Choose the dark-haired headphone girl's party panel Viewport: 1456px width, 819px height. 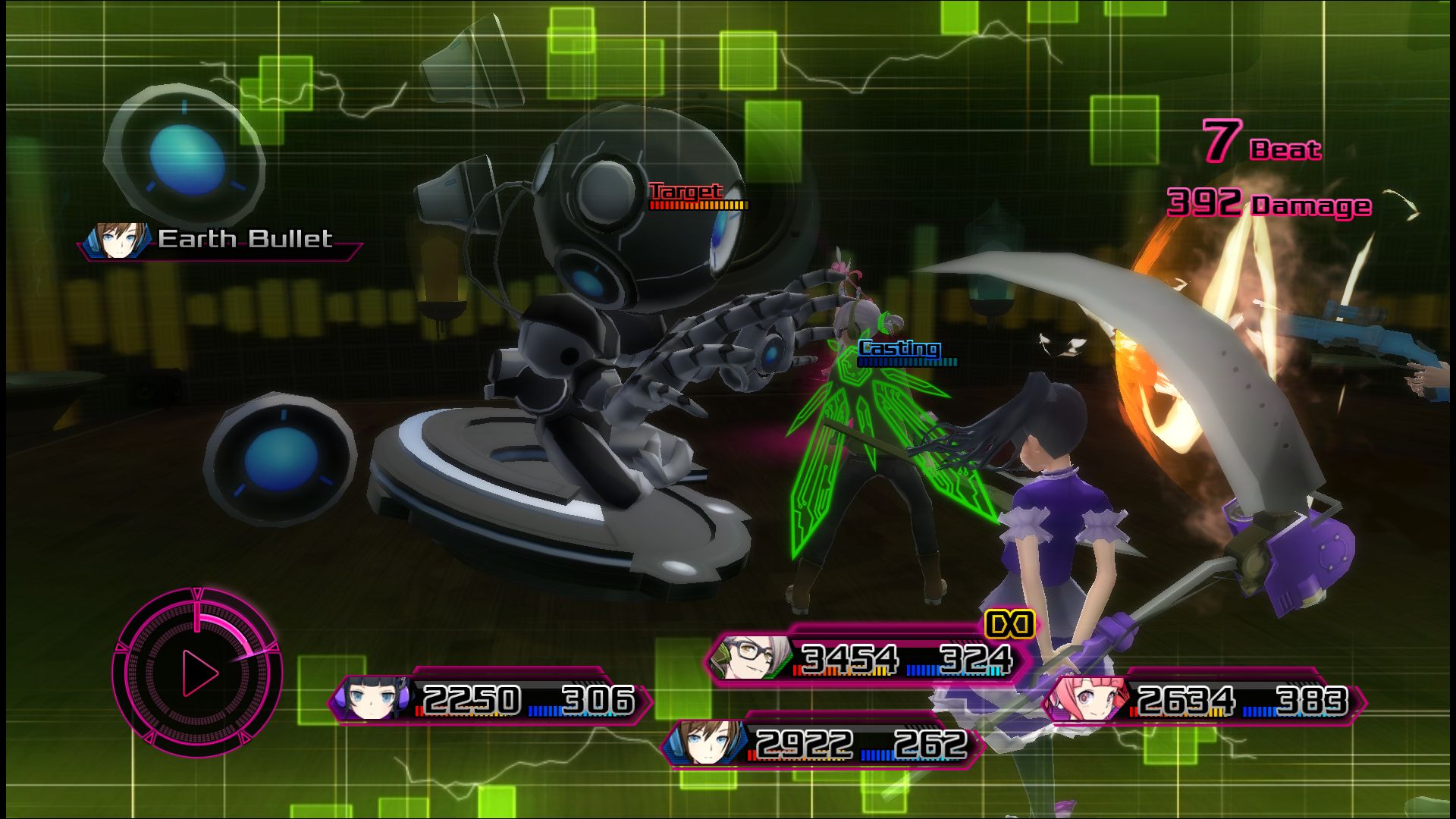coord(491,699)
